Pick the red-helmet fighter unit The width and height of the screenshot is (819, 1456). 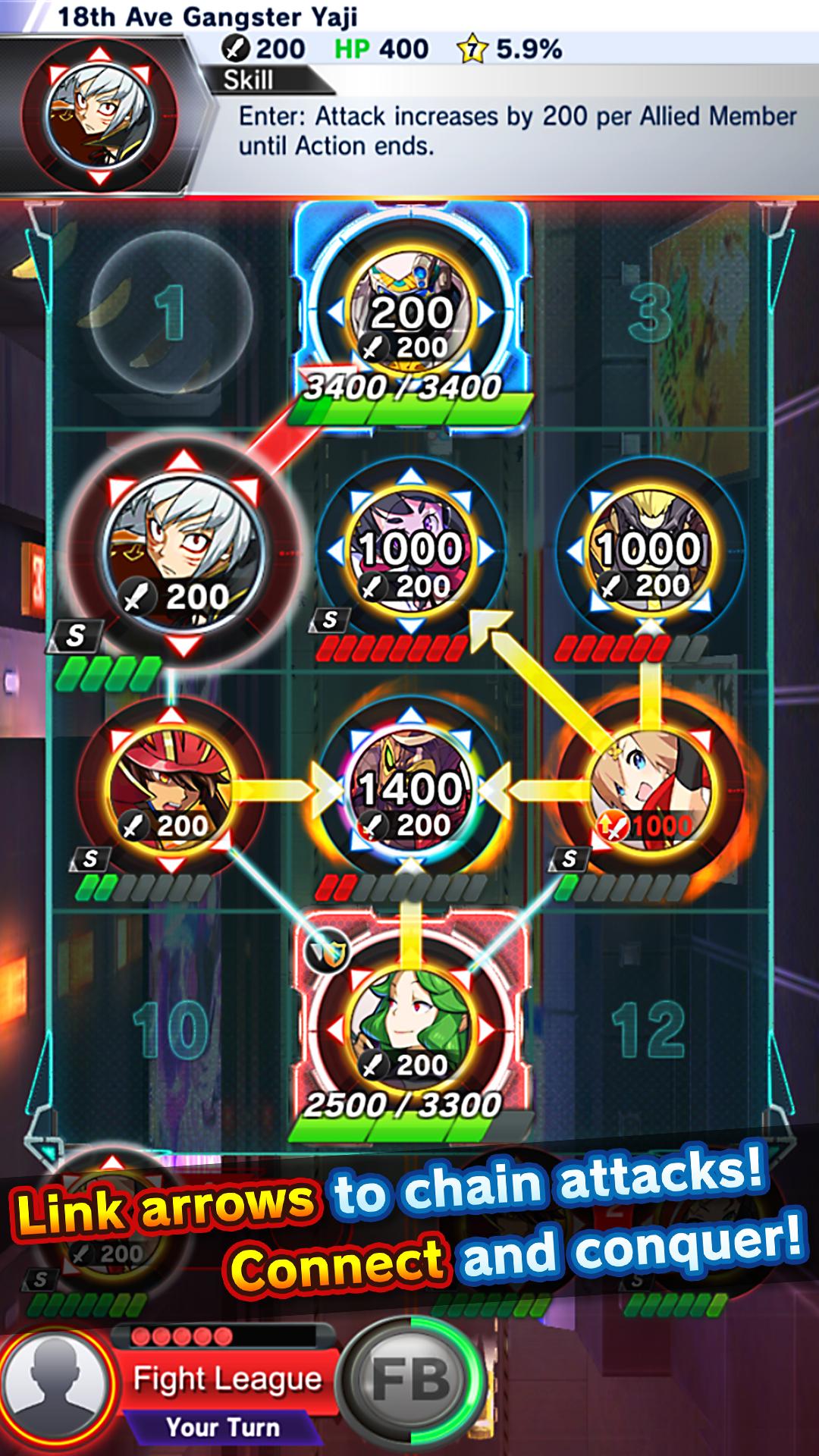[171, 790]
